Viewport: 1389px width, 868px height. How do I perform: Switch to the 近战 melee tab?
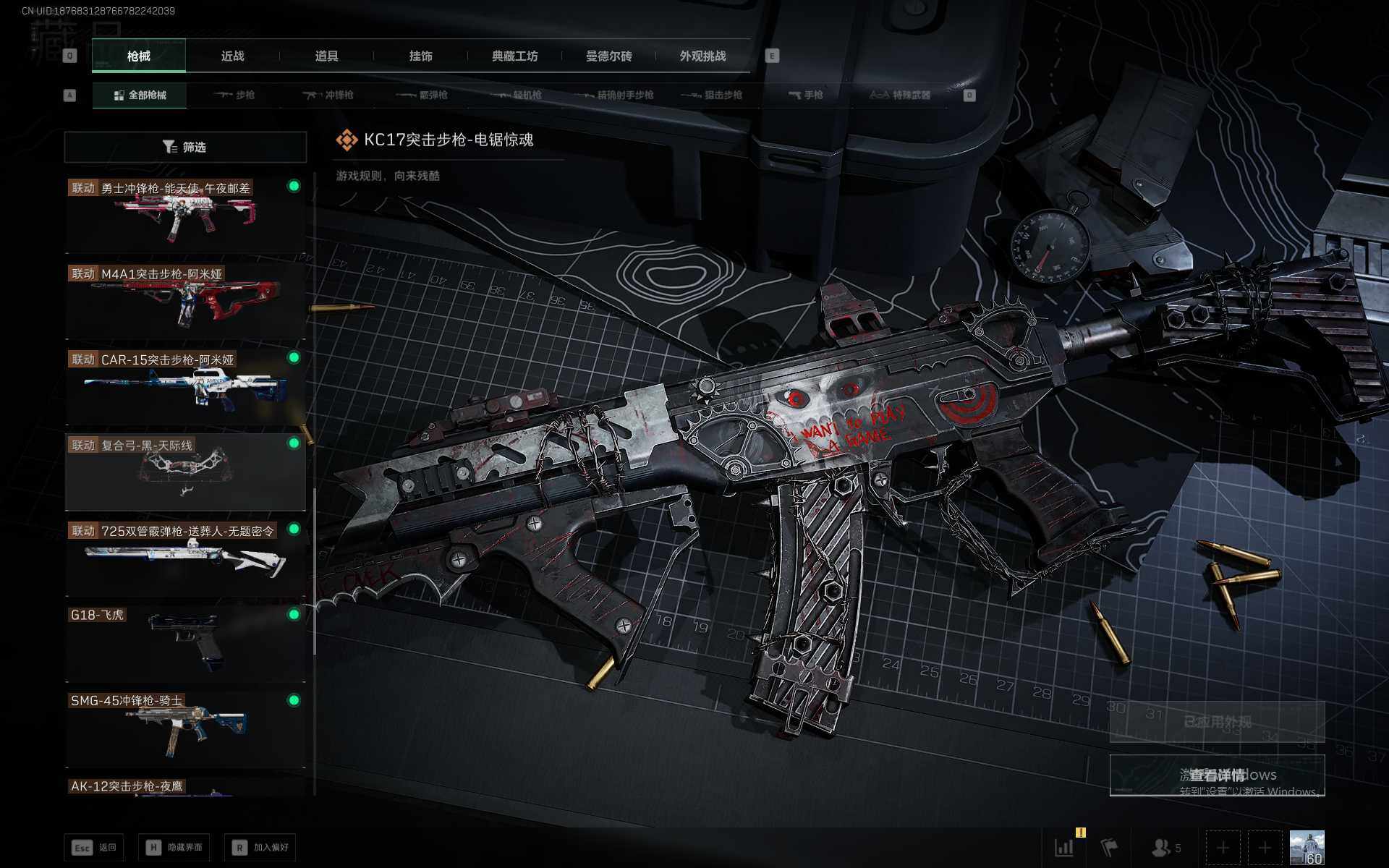232,56
